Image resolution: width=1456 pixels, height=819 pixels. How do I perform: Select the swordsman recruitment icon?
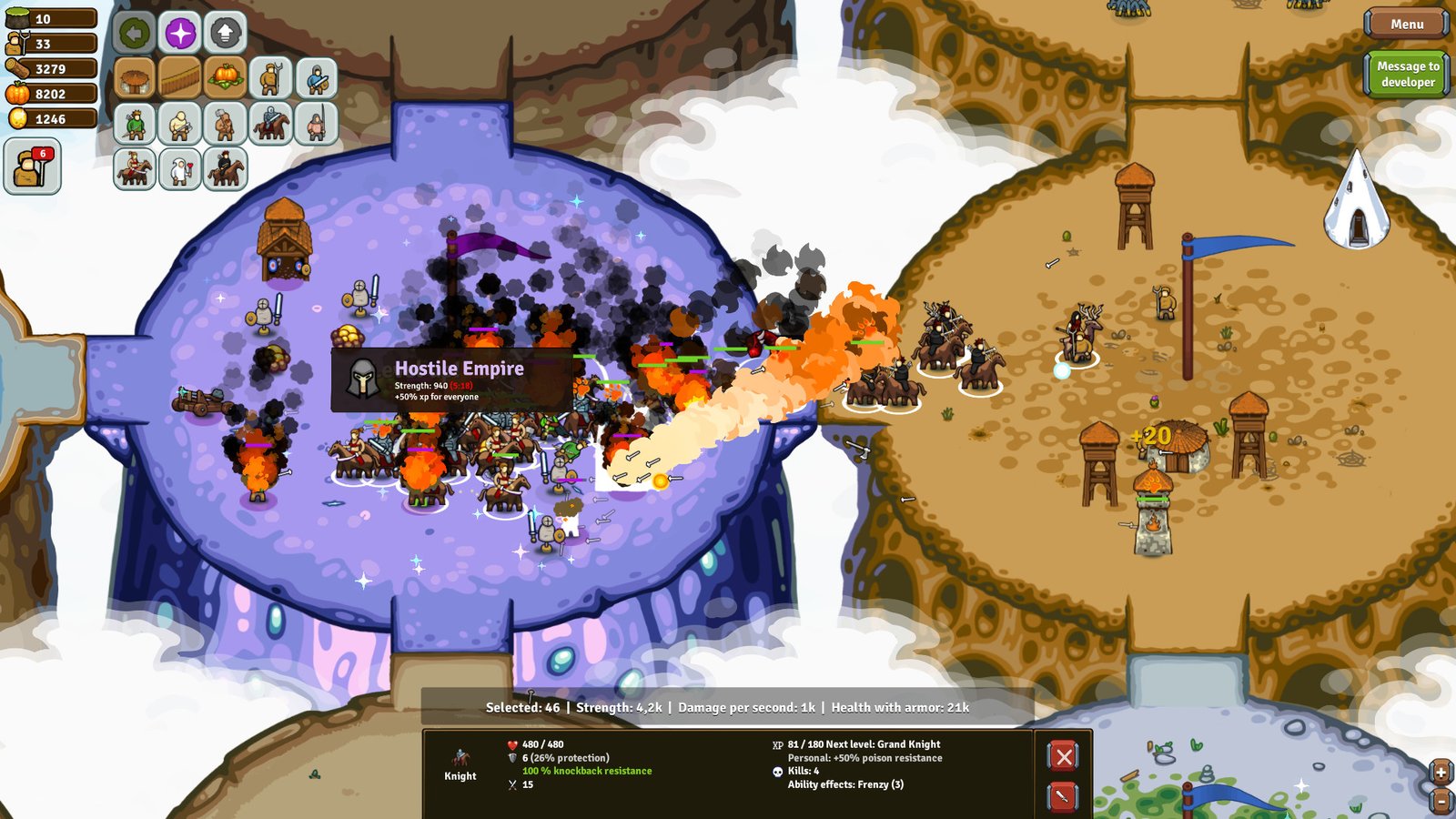pos(317,78)
